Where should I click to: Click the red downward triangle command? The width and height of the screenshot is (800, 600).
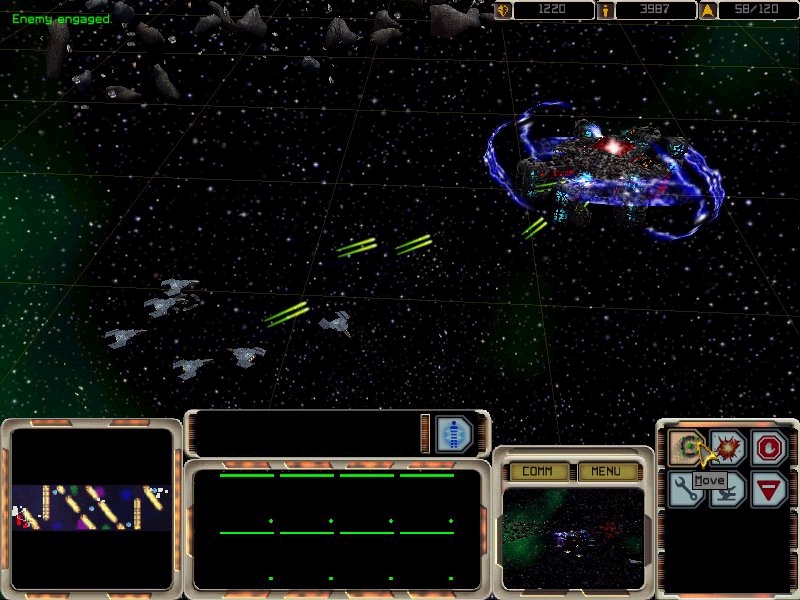click(x=769, y=489)
